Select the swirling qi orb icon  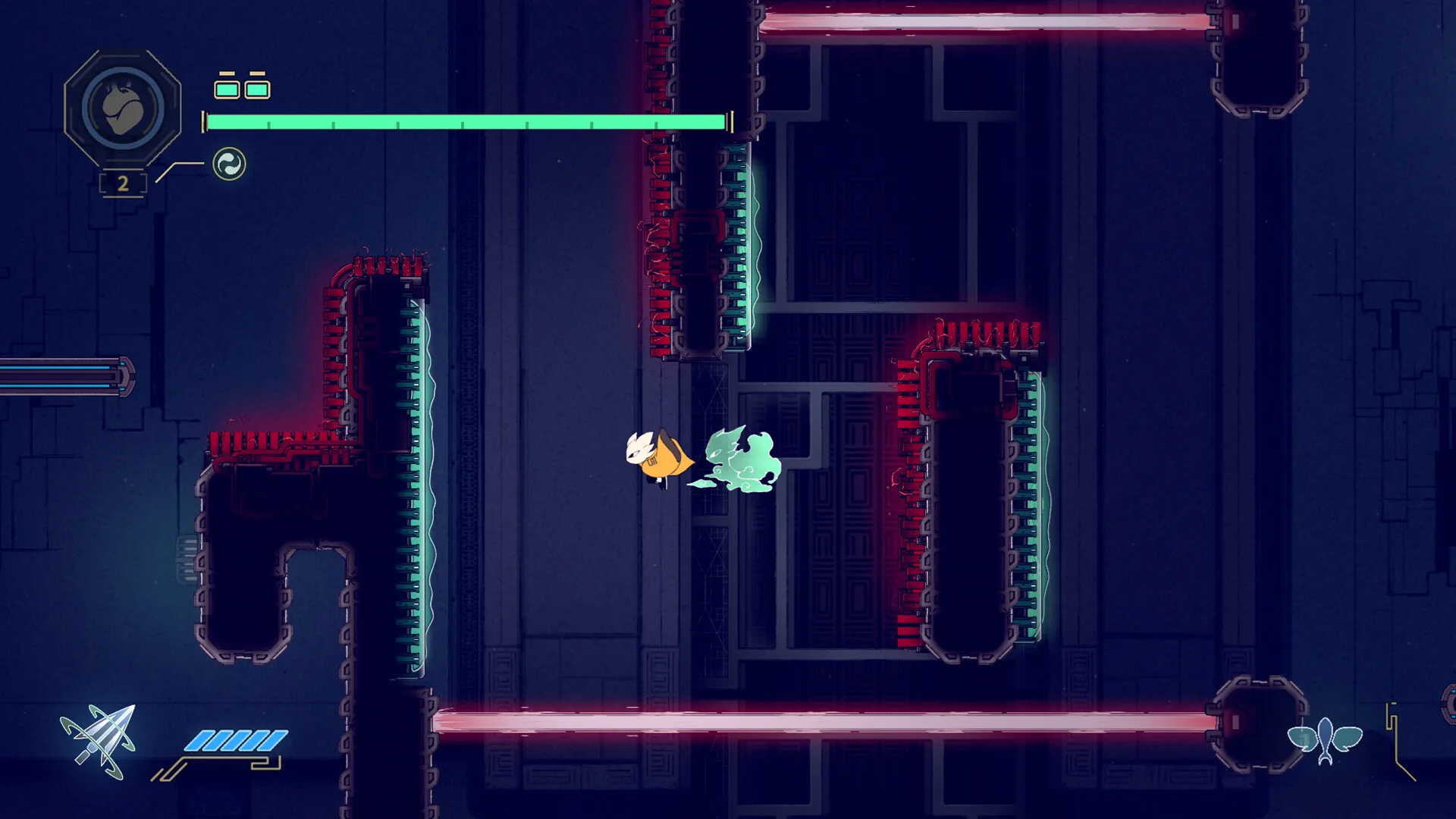229,164
